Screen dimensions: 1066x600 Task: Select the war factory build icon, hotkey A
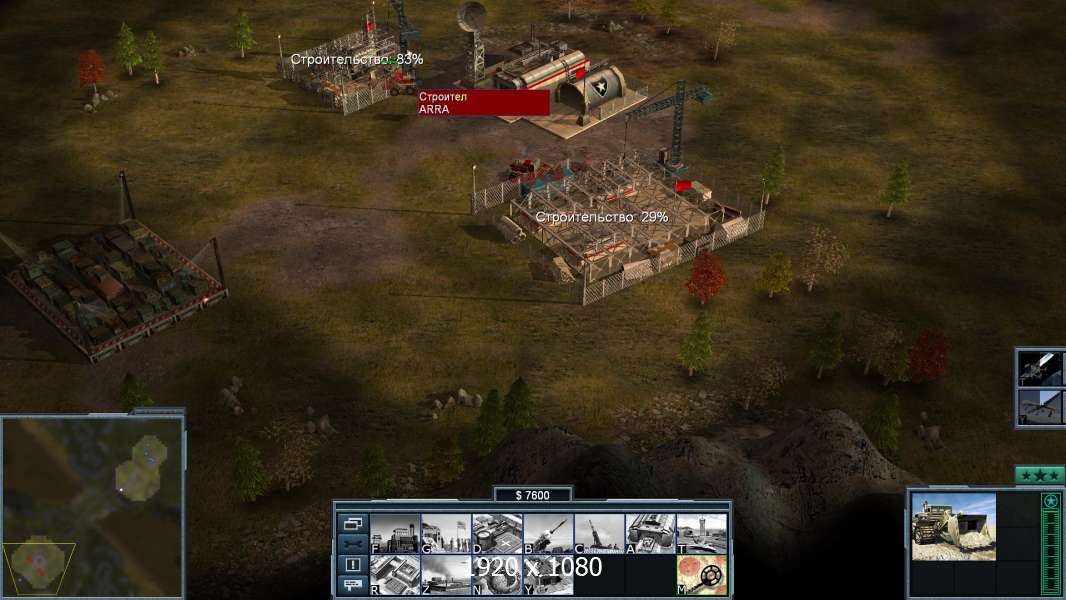[x=650, y=534]
